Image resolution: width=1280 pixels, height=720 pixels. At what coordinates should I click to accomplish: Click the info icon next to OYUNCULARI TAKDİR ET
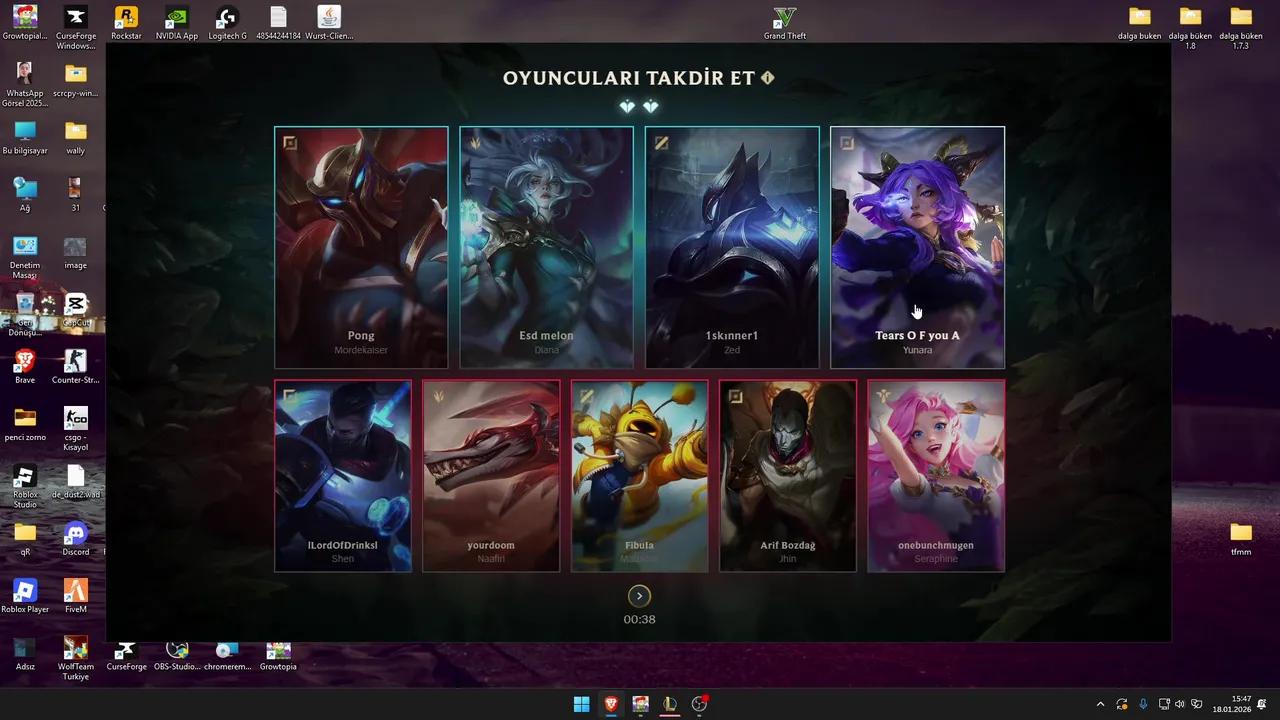point(767,76)
